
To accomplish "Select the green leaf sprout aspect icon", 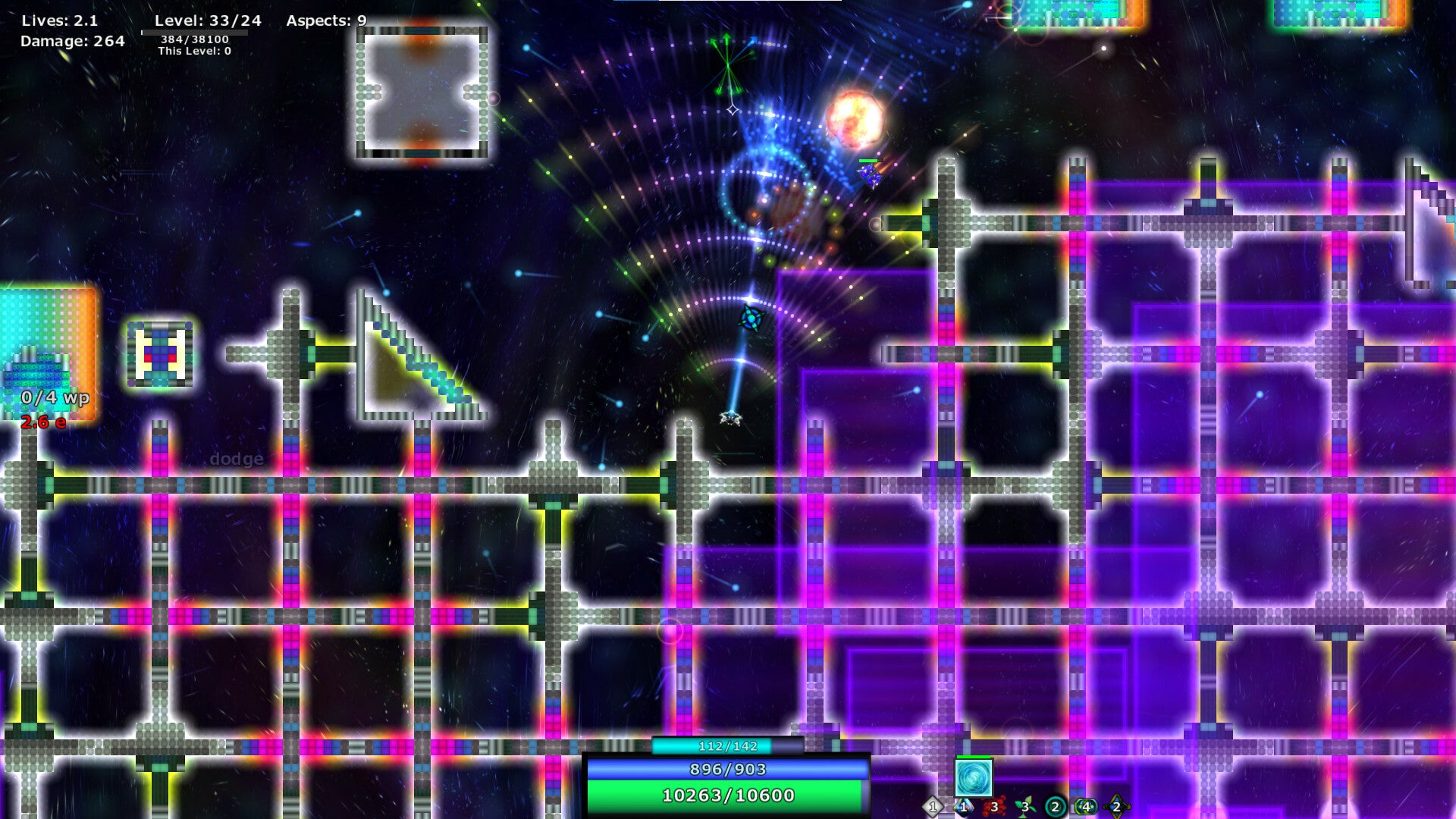I will tap(1025, 807).
